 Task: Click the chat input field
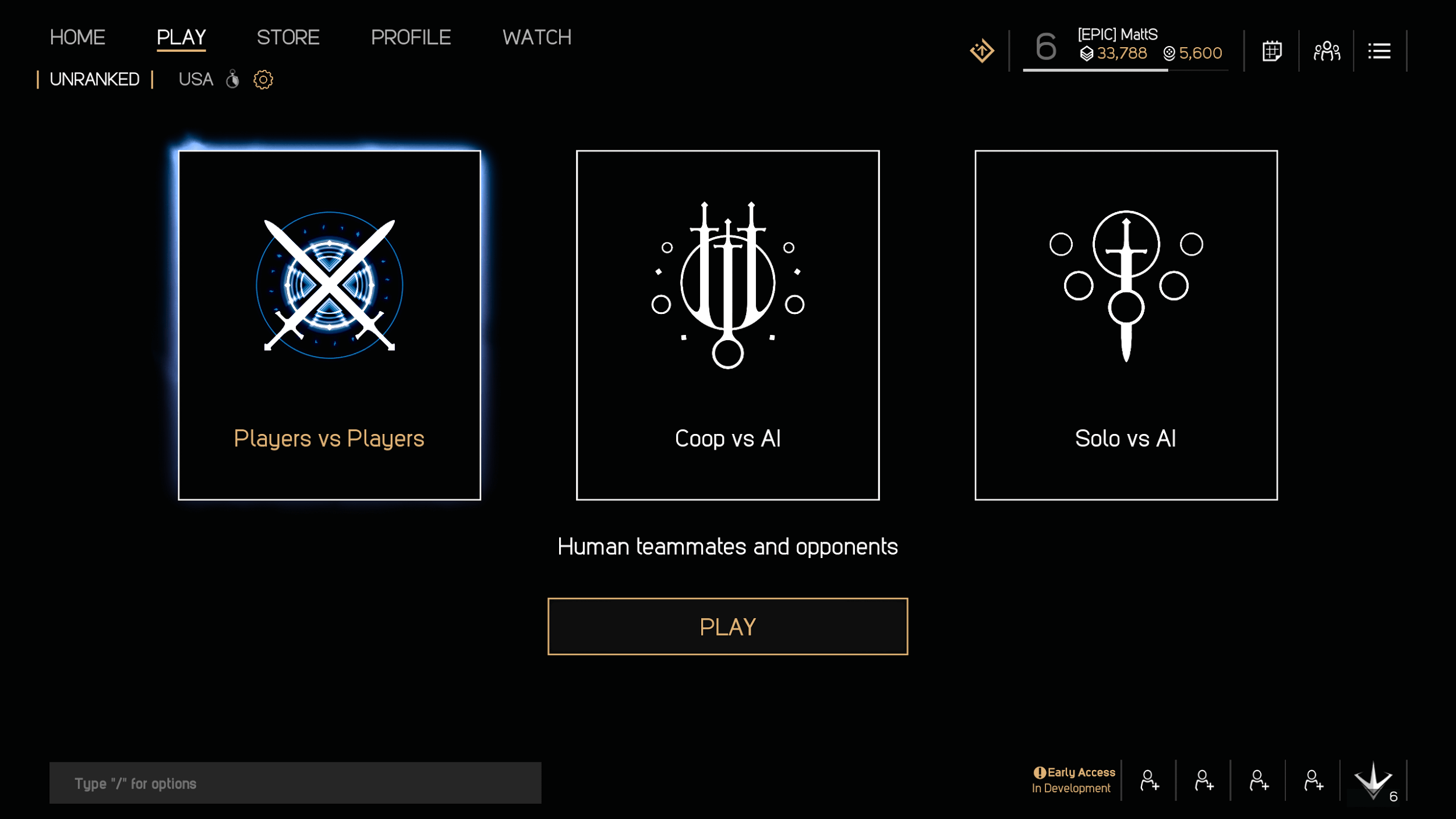point(295,782)
